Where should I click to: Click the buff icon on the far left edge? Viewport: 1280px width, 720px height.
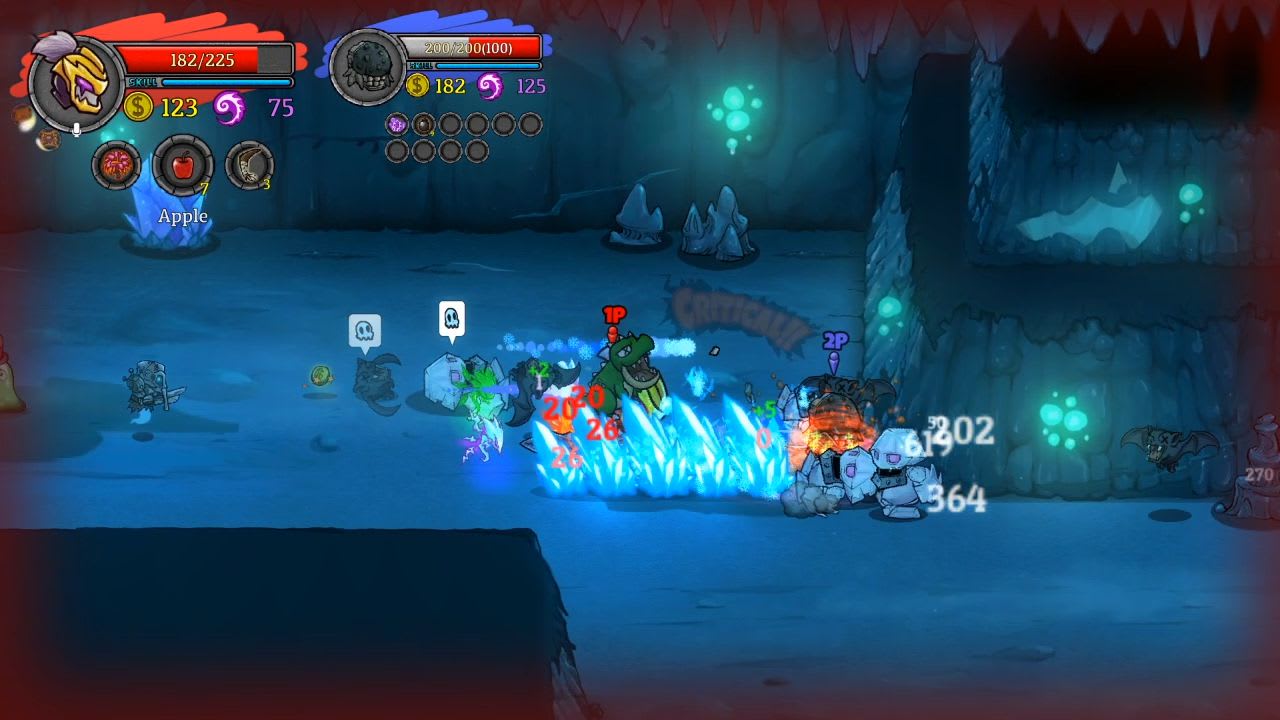[21, 115]
